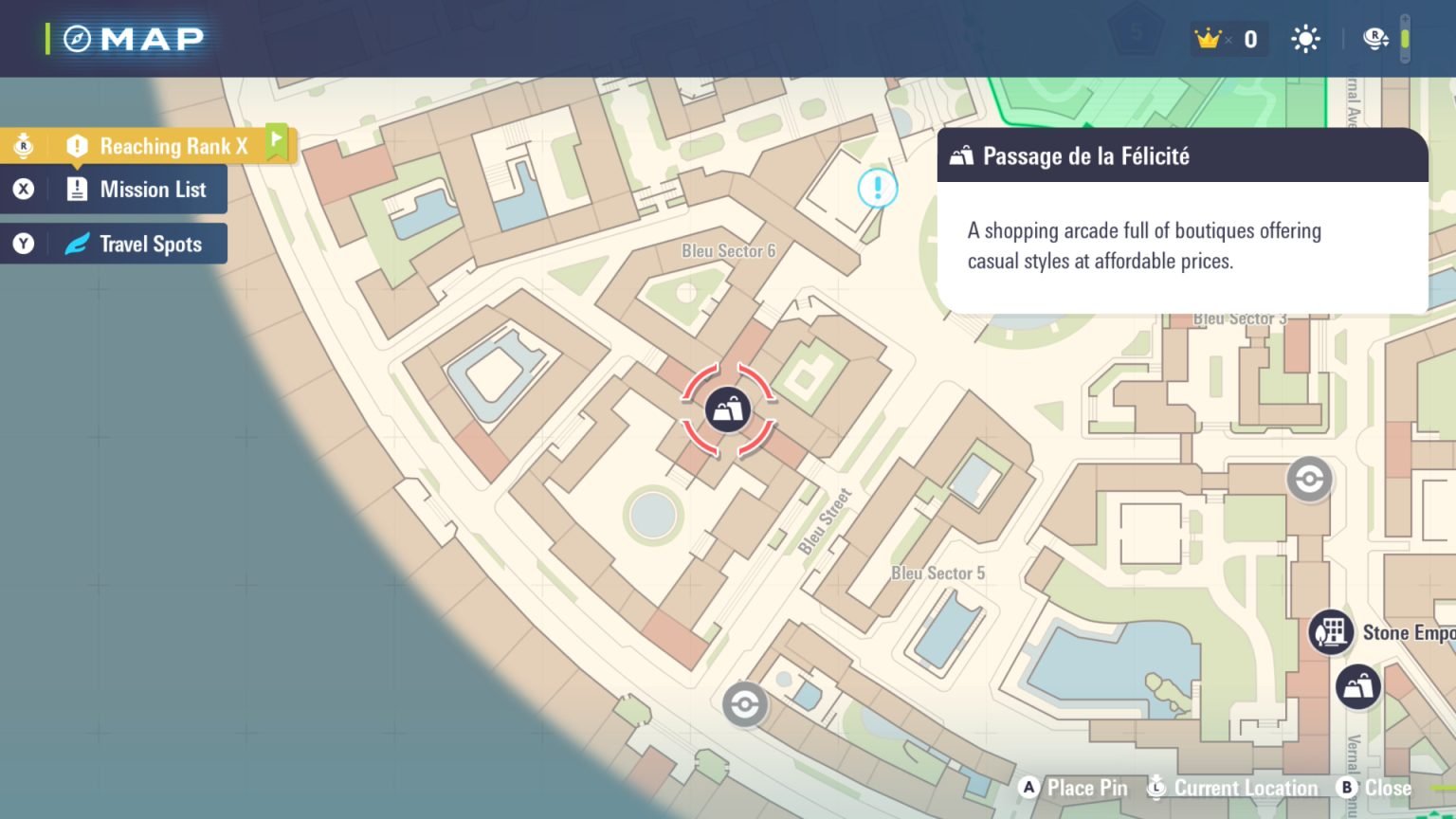Choose the Place Pin option
Image resolution: width=1456 pixels, height=819 pixels.
(x=1074, y=788)
